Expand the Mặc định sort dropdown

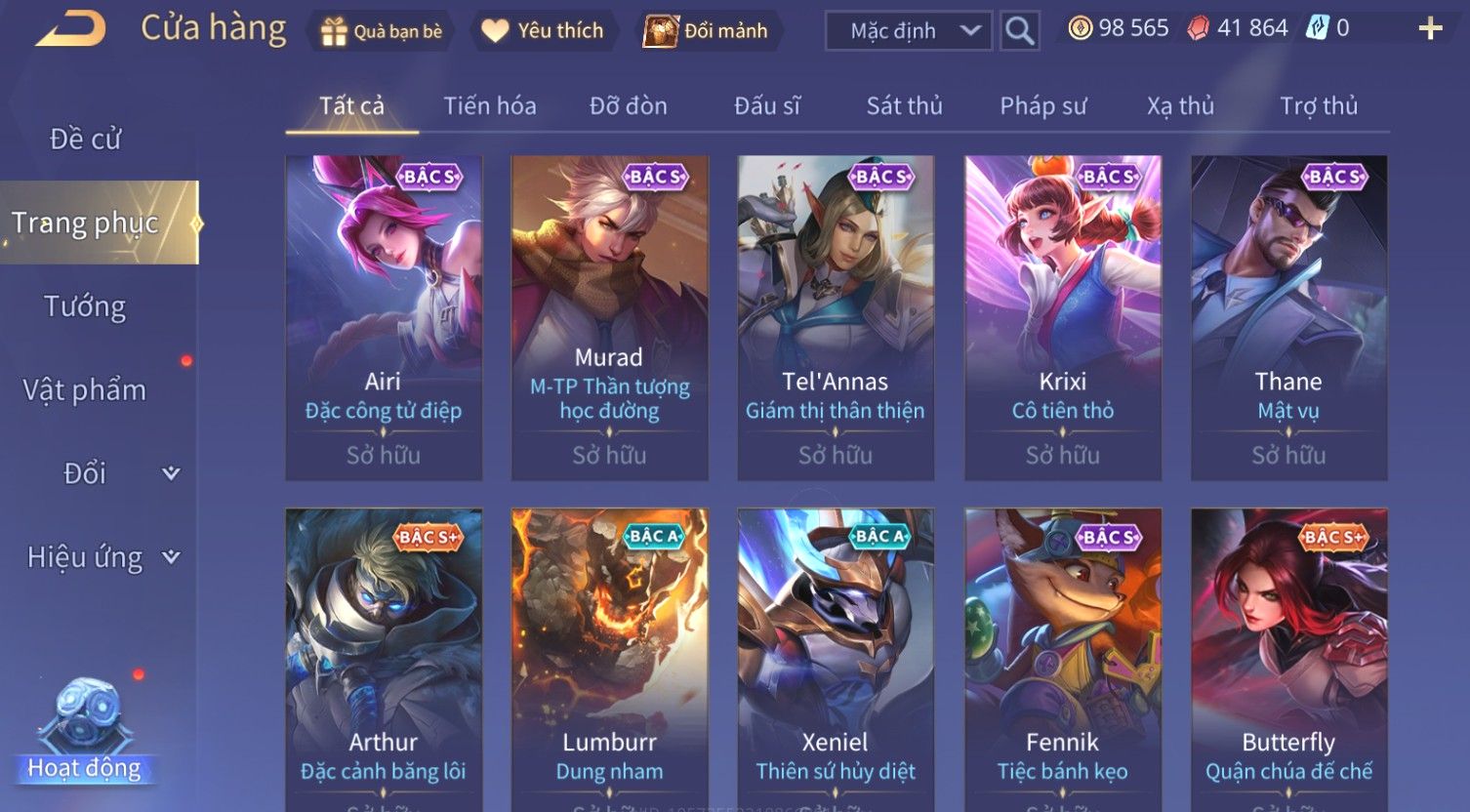tap(908, 31)
